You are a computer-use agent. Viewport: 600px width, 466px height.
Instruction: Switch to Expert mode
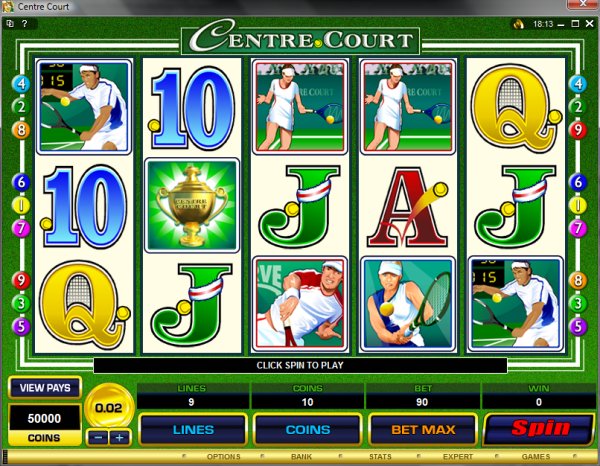[458, 458]
